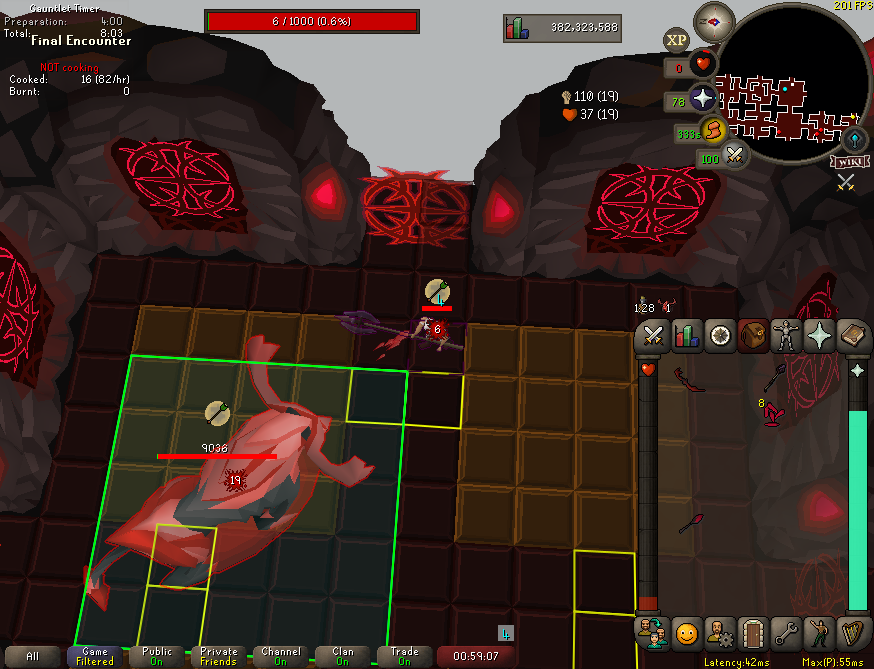Open the Quest List tab

pos(719,336)
